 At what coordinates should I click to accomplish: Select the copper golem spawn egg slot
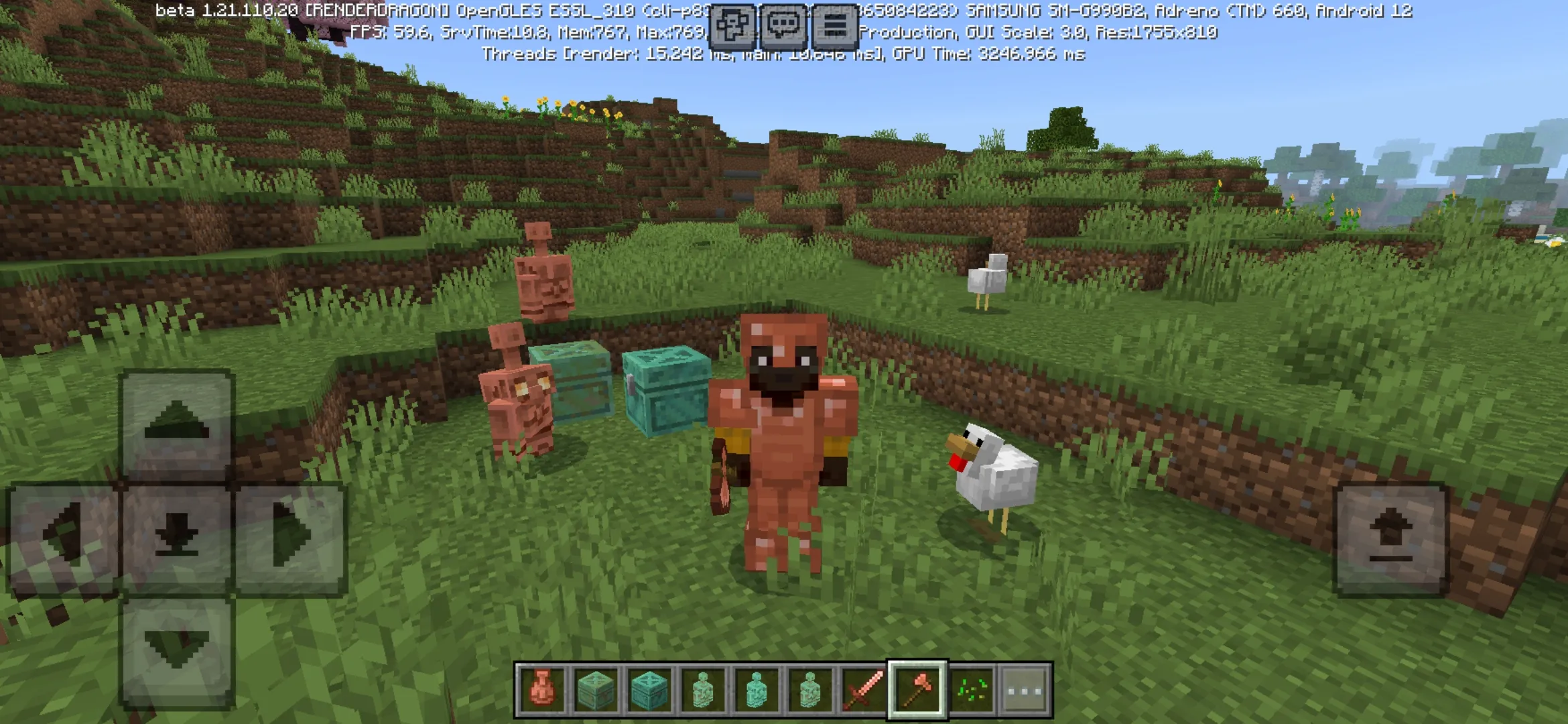[x=542, y=689]
